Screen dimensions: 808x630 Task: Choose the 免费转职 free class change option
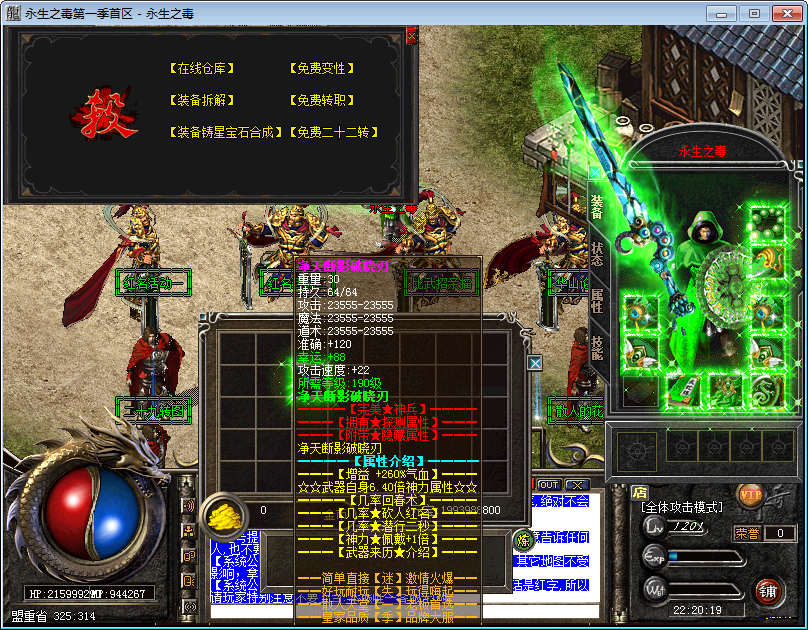pos(320,101)
